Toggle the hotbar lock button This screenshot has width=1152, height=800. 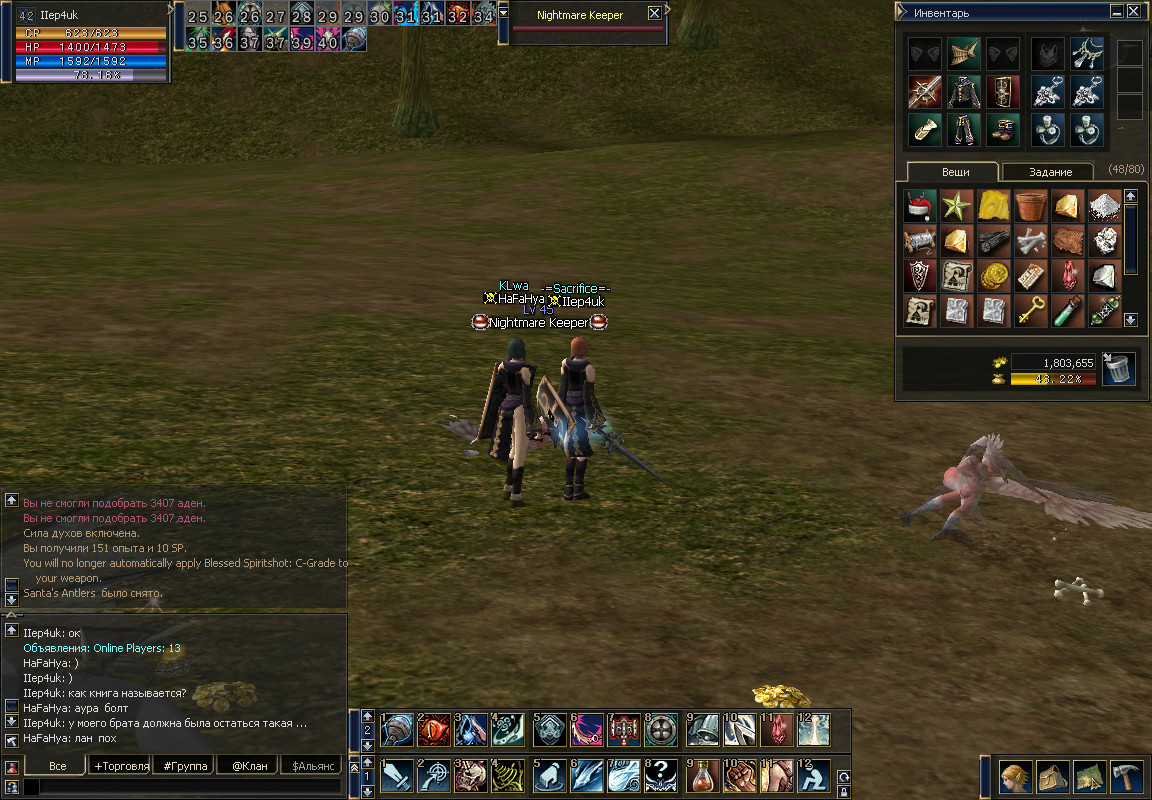[x=845, y=791]
